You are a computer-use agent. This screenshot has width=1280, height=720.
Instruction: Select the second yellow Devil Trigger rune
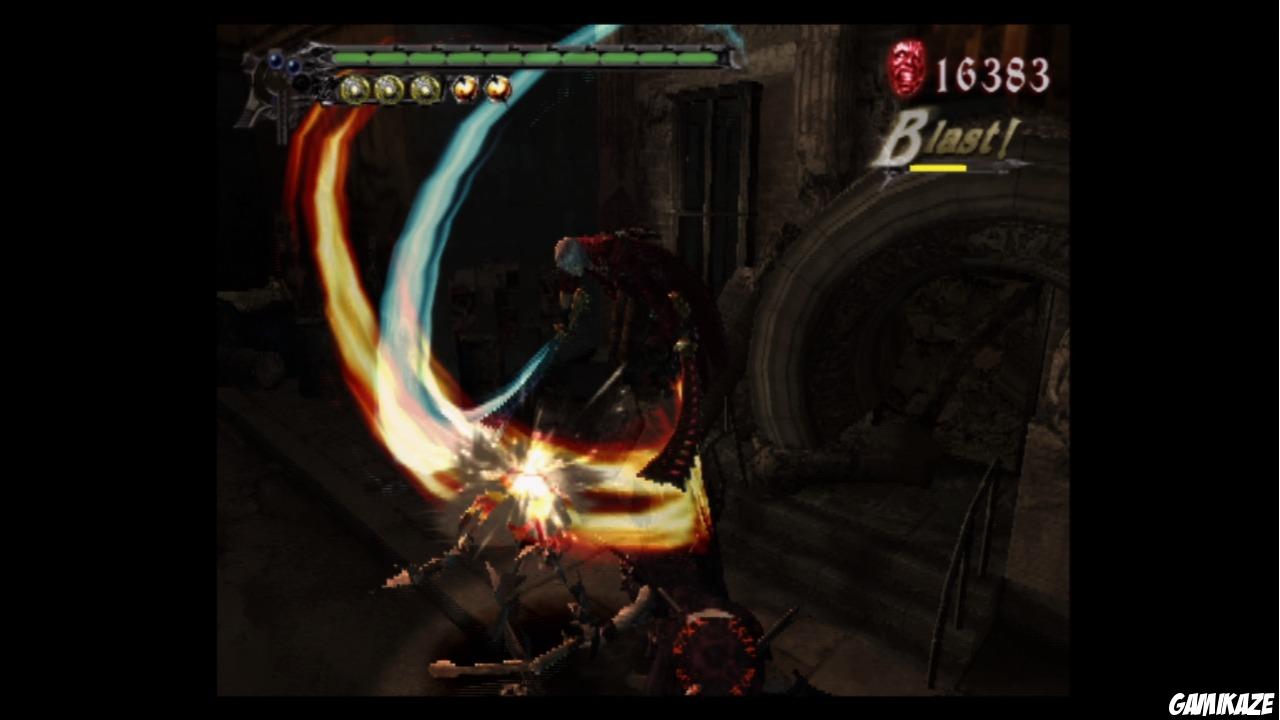(389, 90)
